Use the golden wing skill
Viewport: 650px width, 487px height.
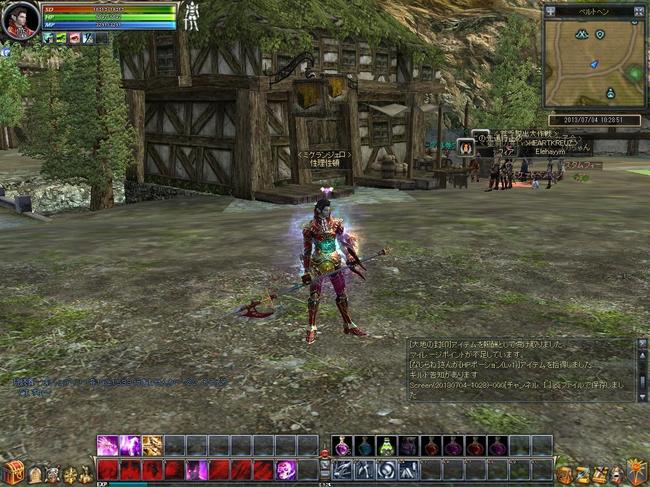pyautogui.click(x=152, y=446)
